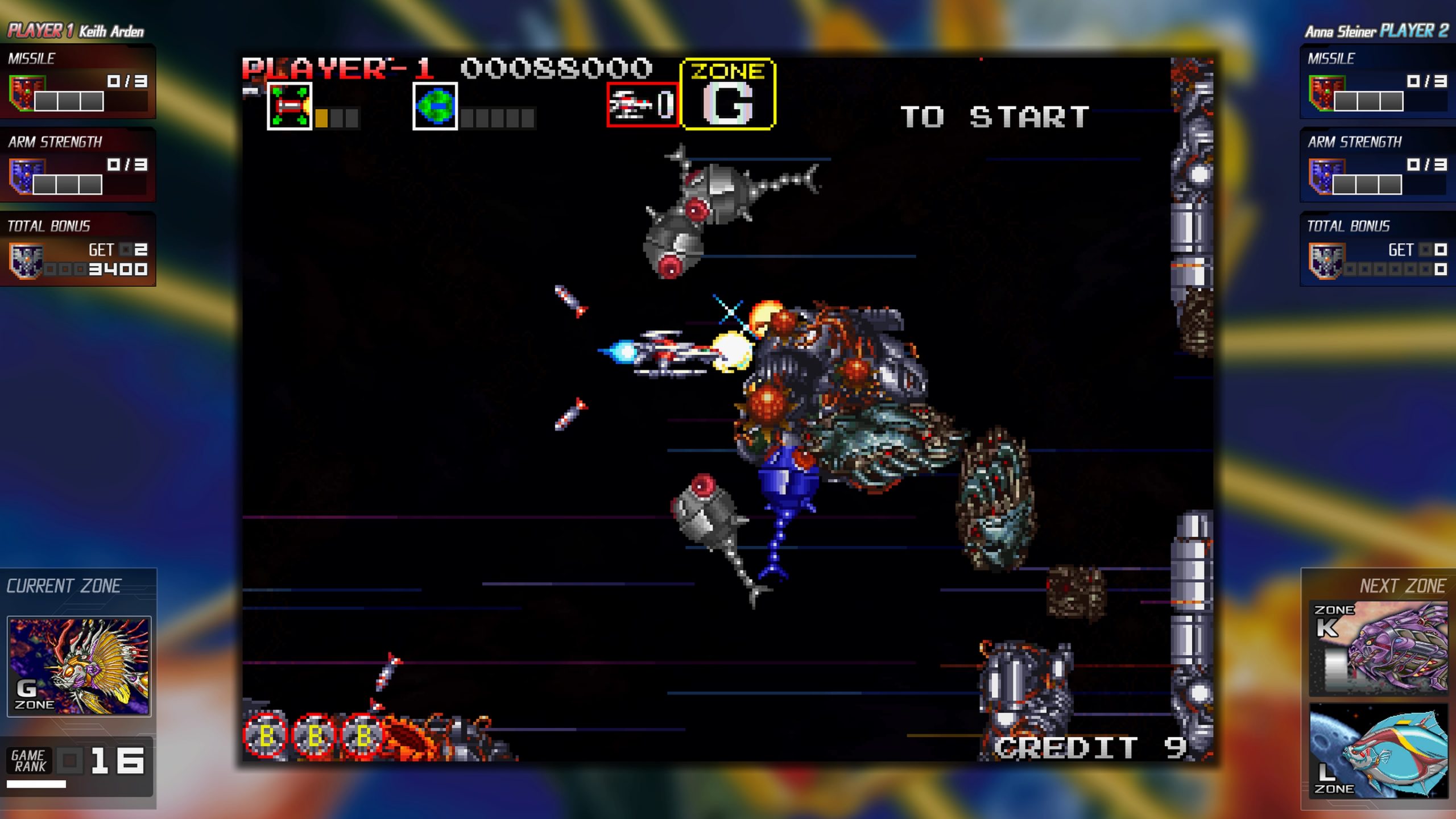The height and width of the screenshot is (819, 1456).
Task: Select the Zone G current zone thumbnail
Action: 78,665
